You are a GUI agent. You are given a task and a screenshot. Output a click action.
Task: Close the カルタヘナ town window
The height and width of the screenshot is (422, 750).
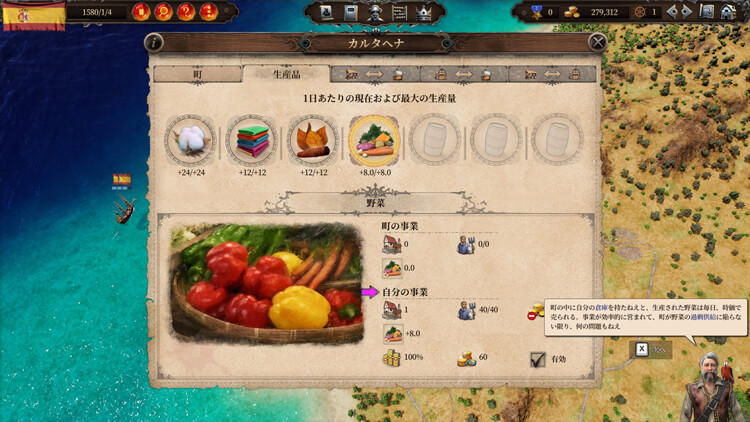tap(597, 42)
